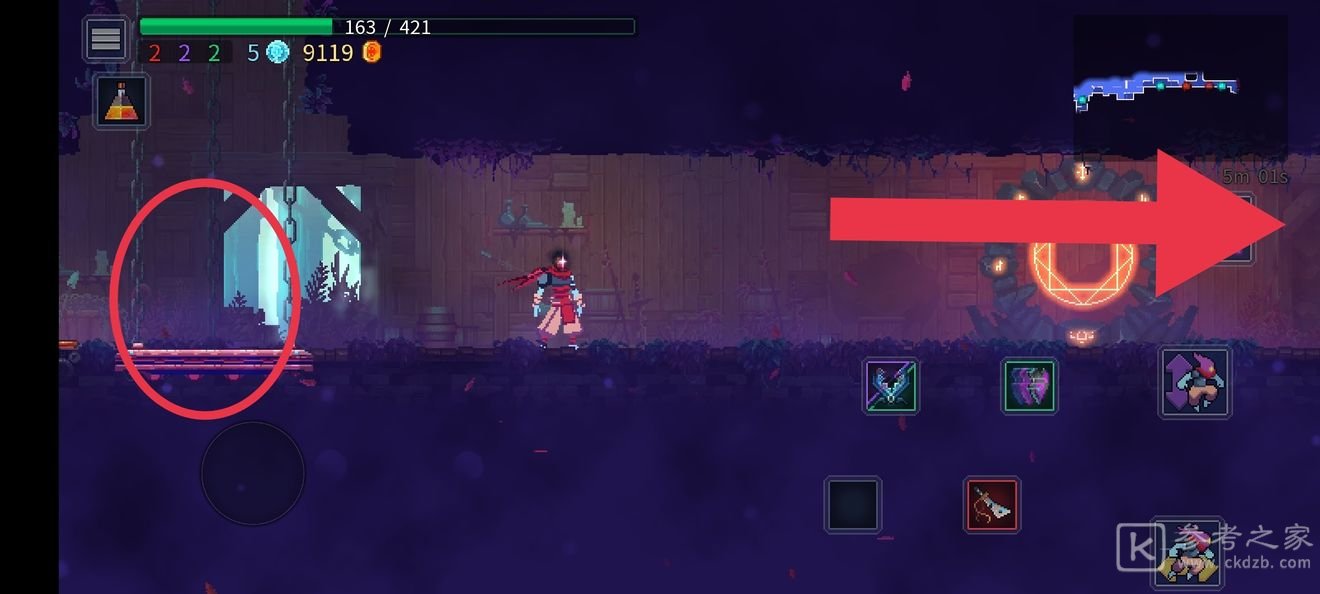Drink from the orange health flask
The image size is (1320, 594).
pyautogui.click(x=122, y=102)
